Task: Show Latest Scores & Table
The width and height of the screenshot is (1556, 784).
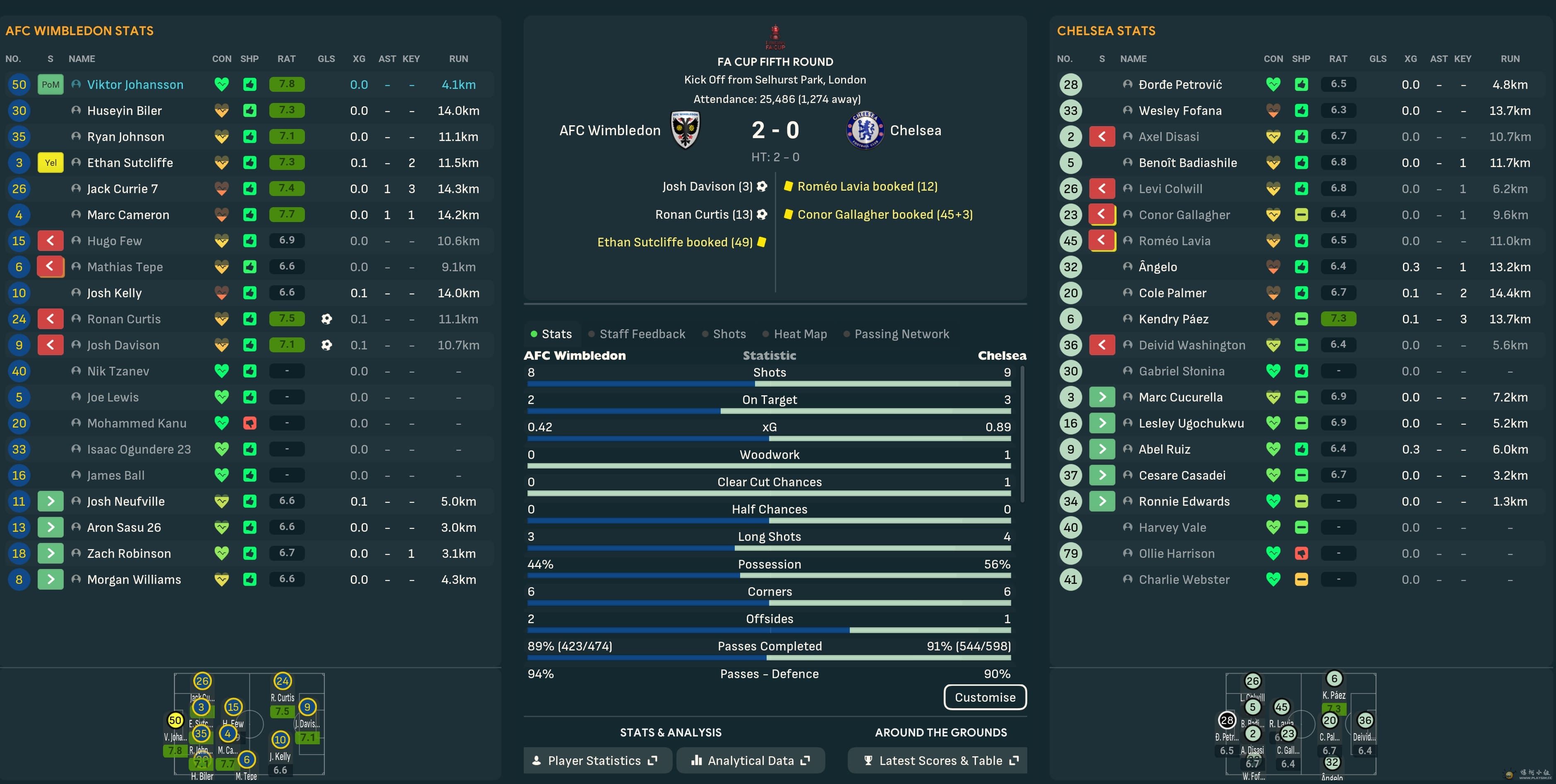Action: click(x=940, y=760)
